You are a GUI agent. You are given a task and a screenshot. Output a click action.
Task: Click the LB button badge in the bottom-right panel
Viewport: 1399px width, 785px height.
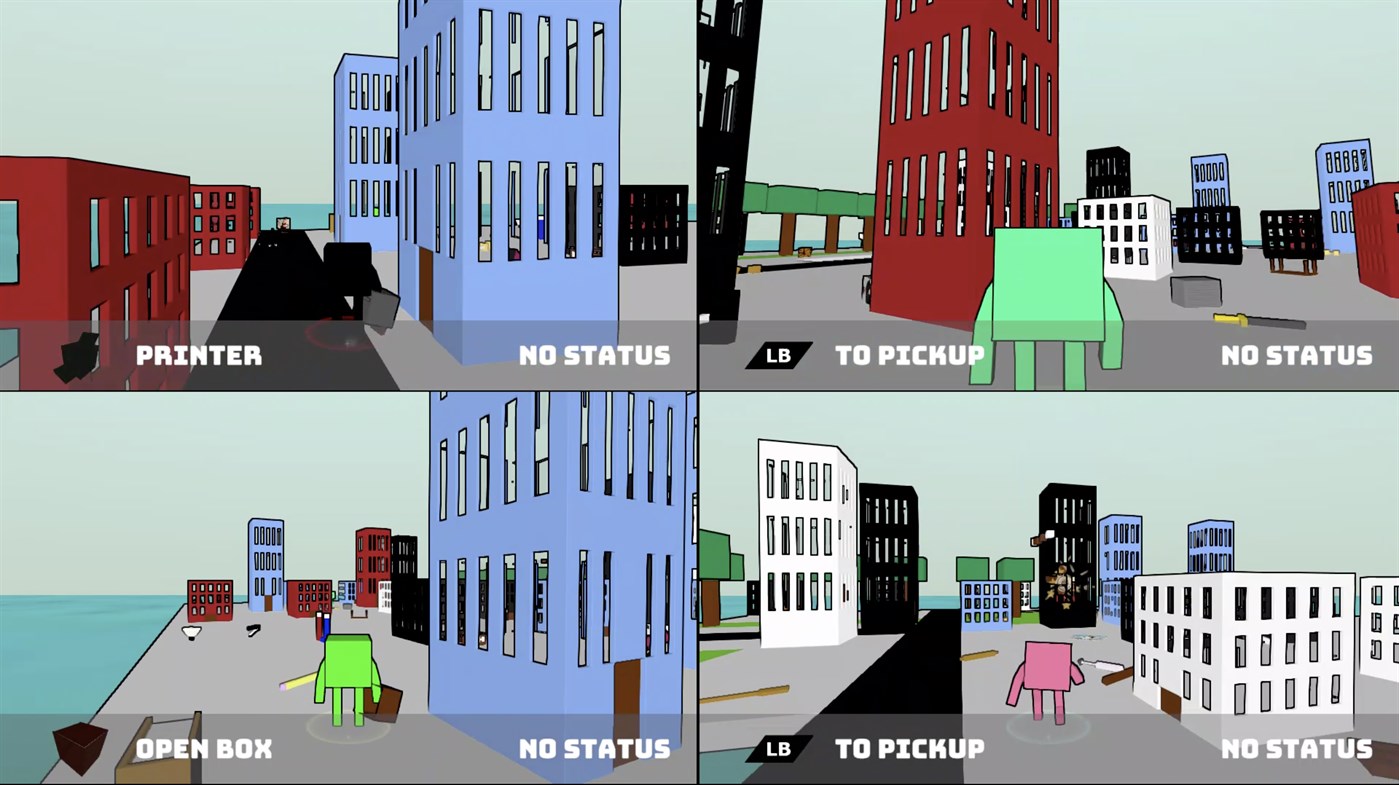coord(777,747)
